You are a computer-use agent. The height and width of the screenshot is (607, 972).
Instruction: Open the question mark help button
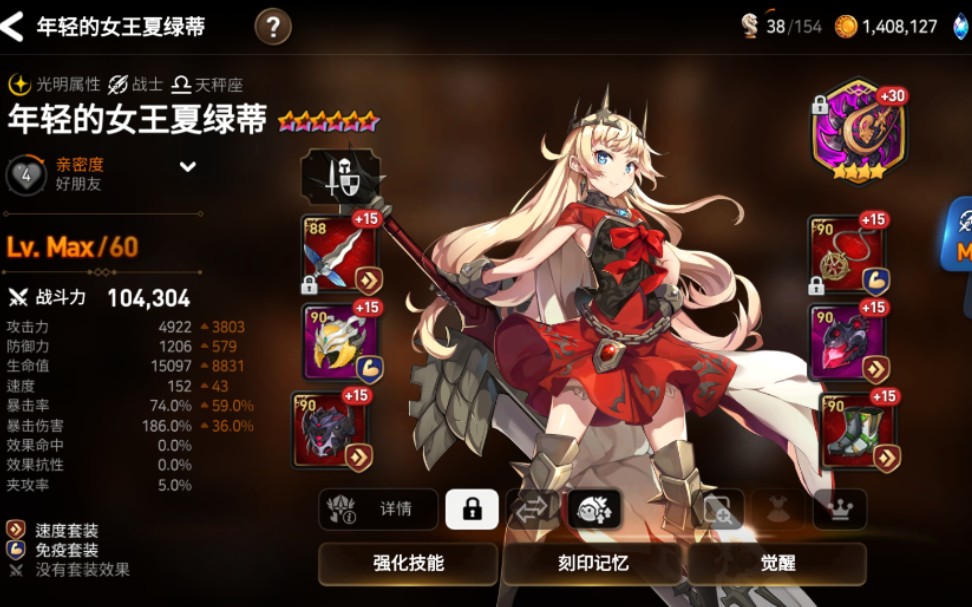coord(273,26)
